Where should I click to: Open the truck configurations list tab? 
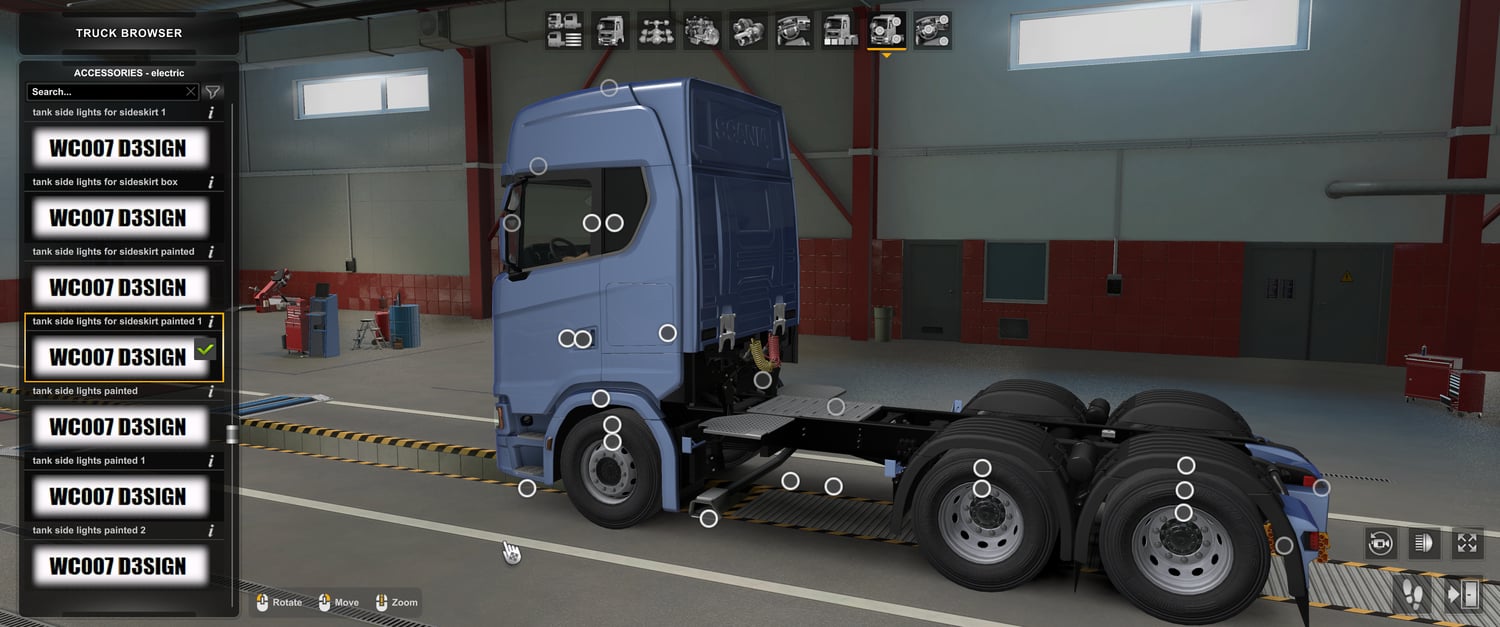(x=564, y=31)
